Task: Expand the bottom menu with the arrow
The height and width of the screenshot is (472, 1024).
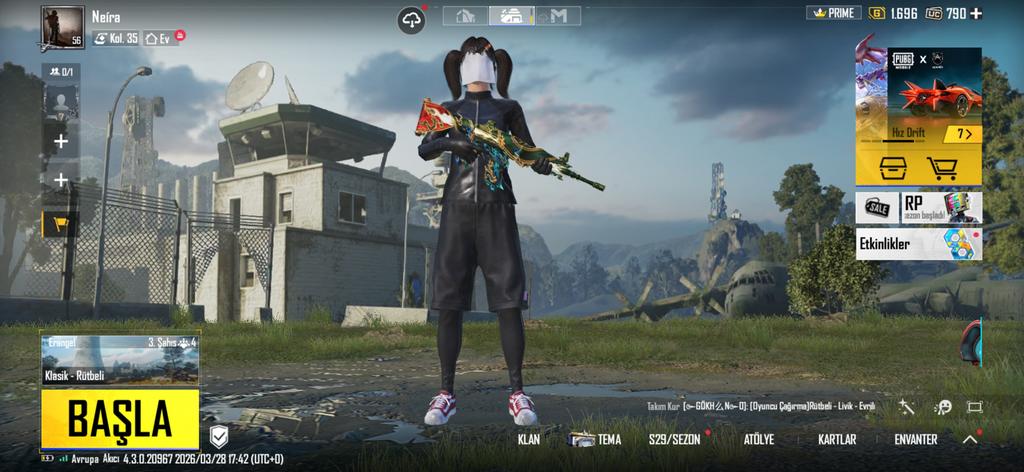Action: click(x=970, y=439)
